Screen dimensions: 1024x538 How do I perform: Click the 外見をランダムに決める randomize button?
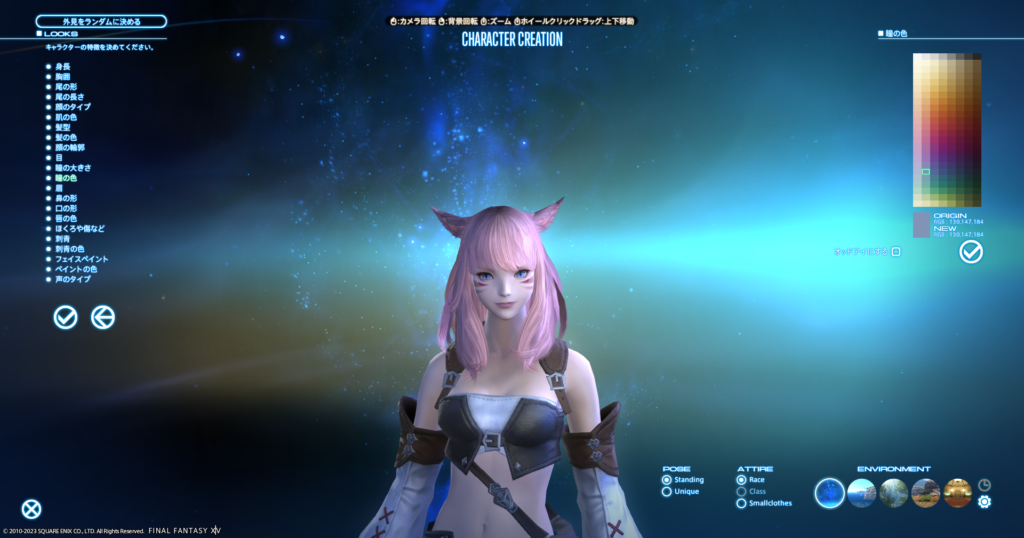pos(101,21)
